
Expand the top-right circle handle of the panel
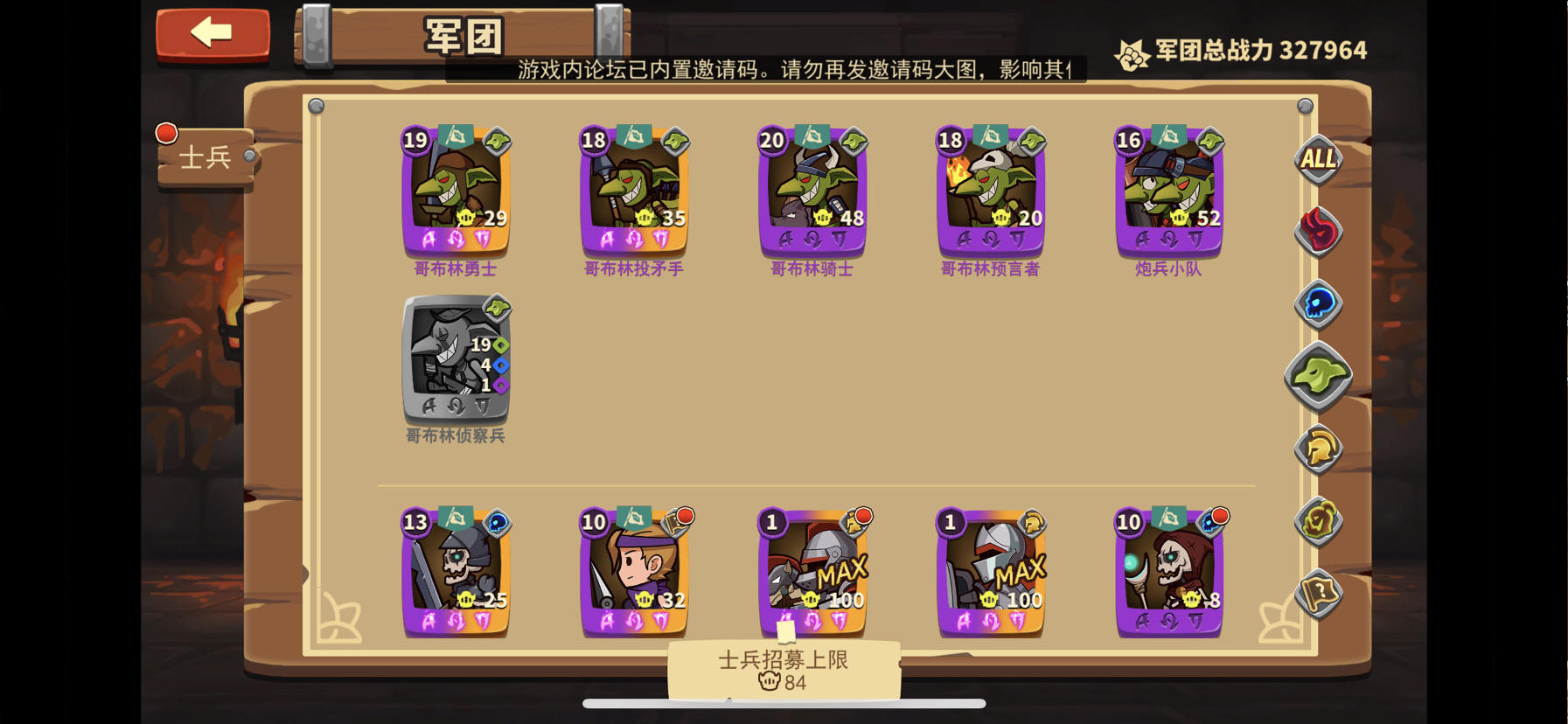(1304, 105)
